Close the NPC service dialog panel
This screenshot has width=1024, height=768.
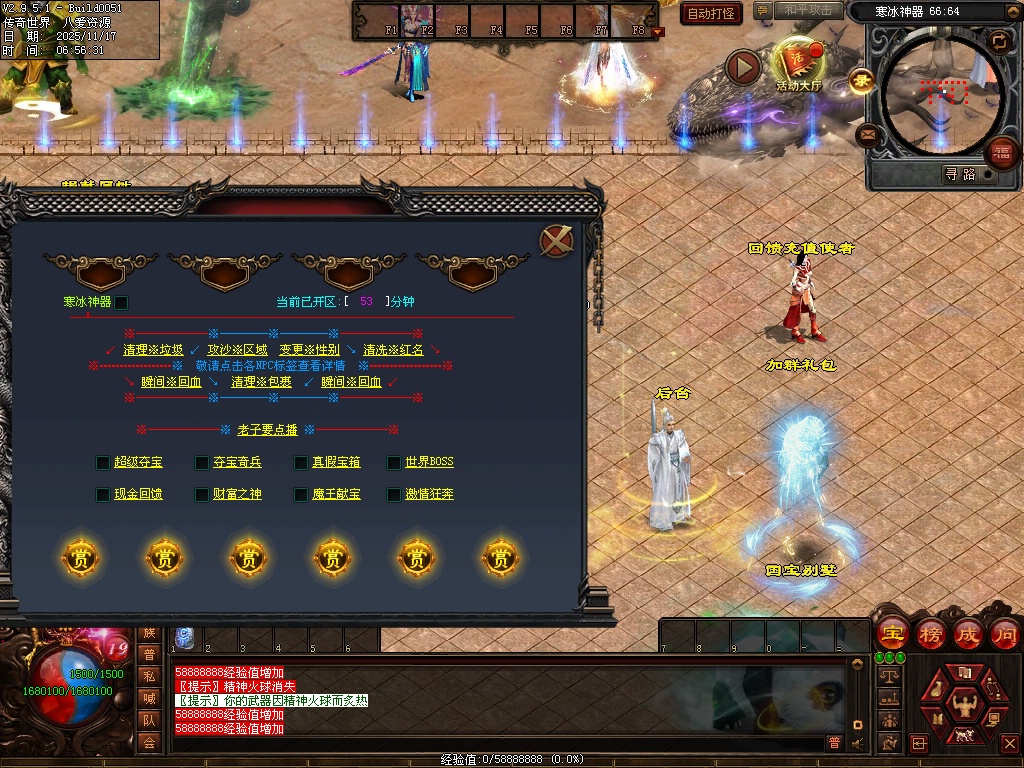point(556,241)
